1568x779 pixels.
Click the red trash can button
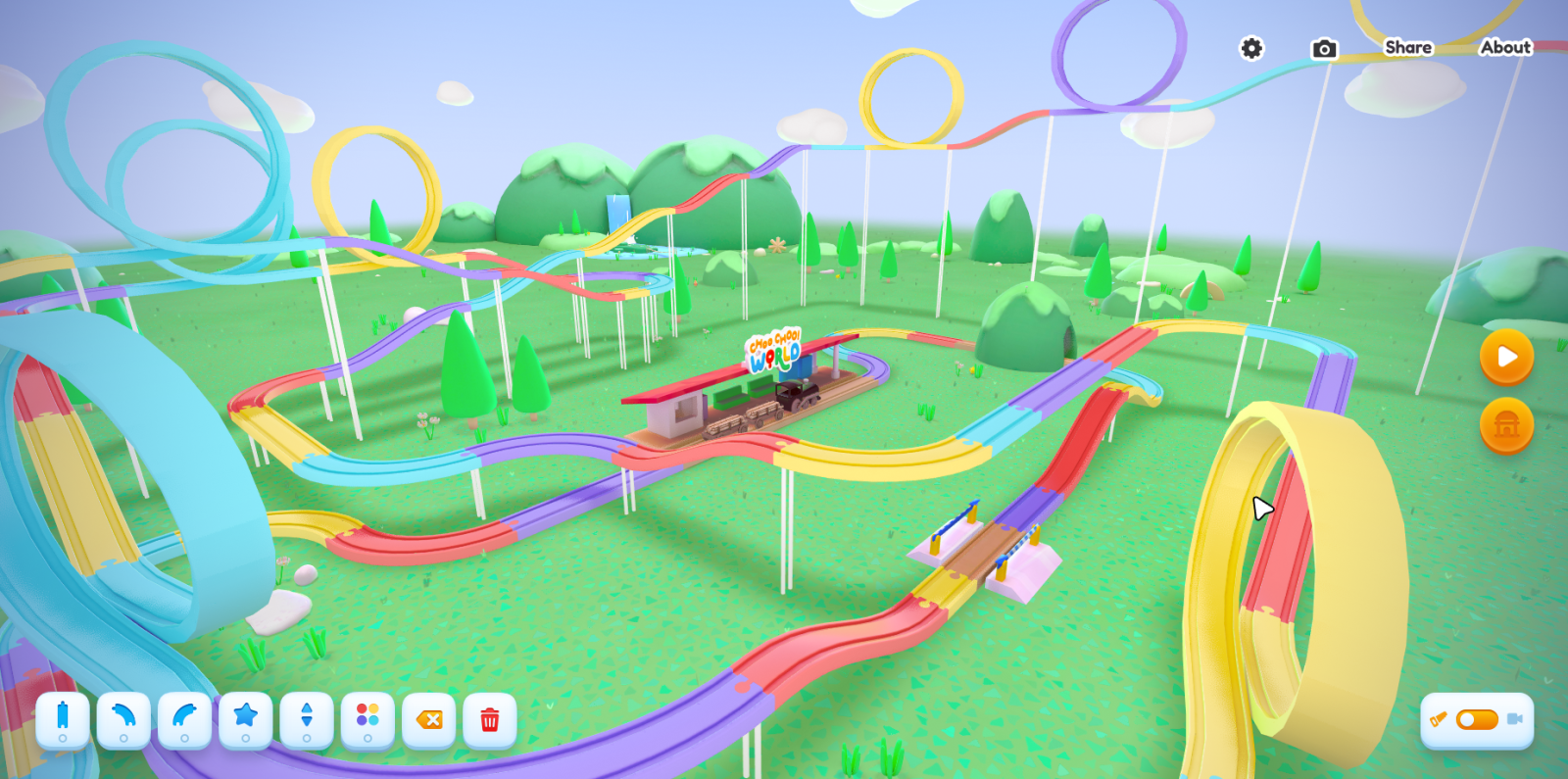(x=490, y=720)
